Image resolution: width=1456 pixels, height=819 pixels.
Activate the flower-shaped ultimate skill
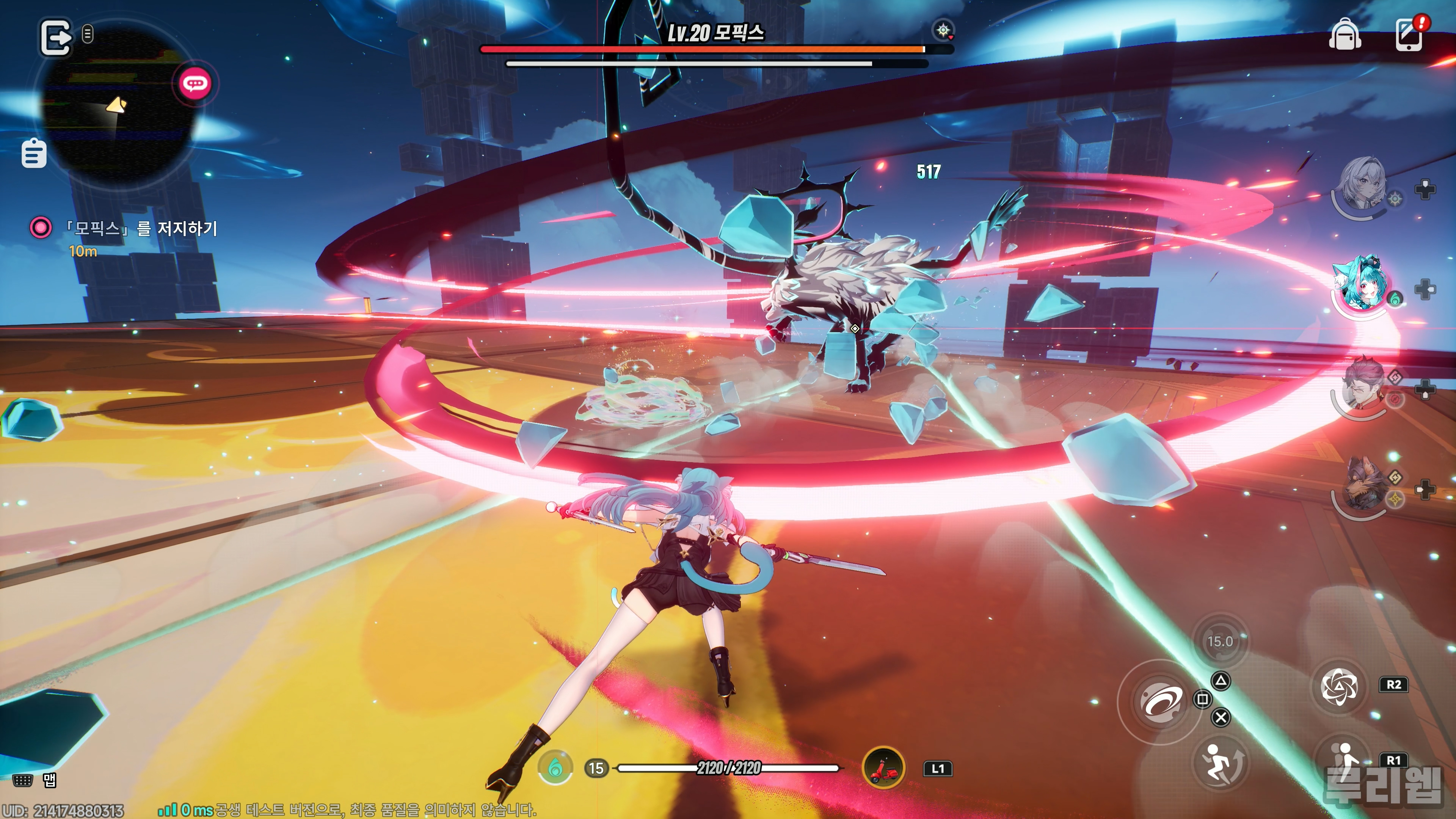(1339, 686)
